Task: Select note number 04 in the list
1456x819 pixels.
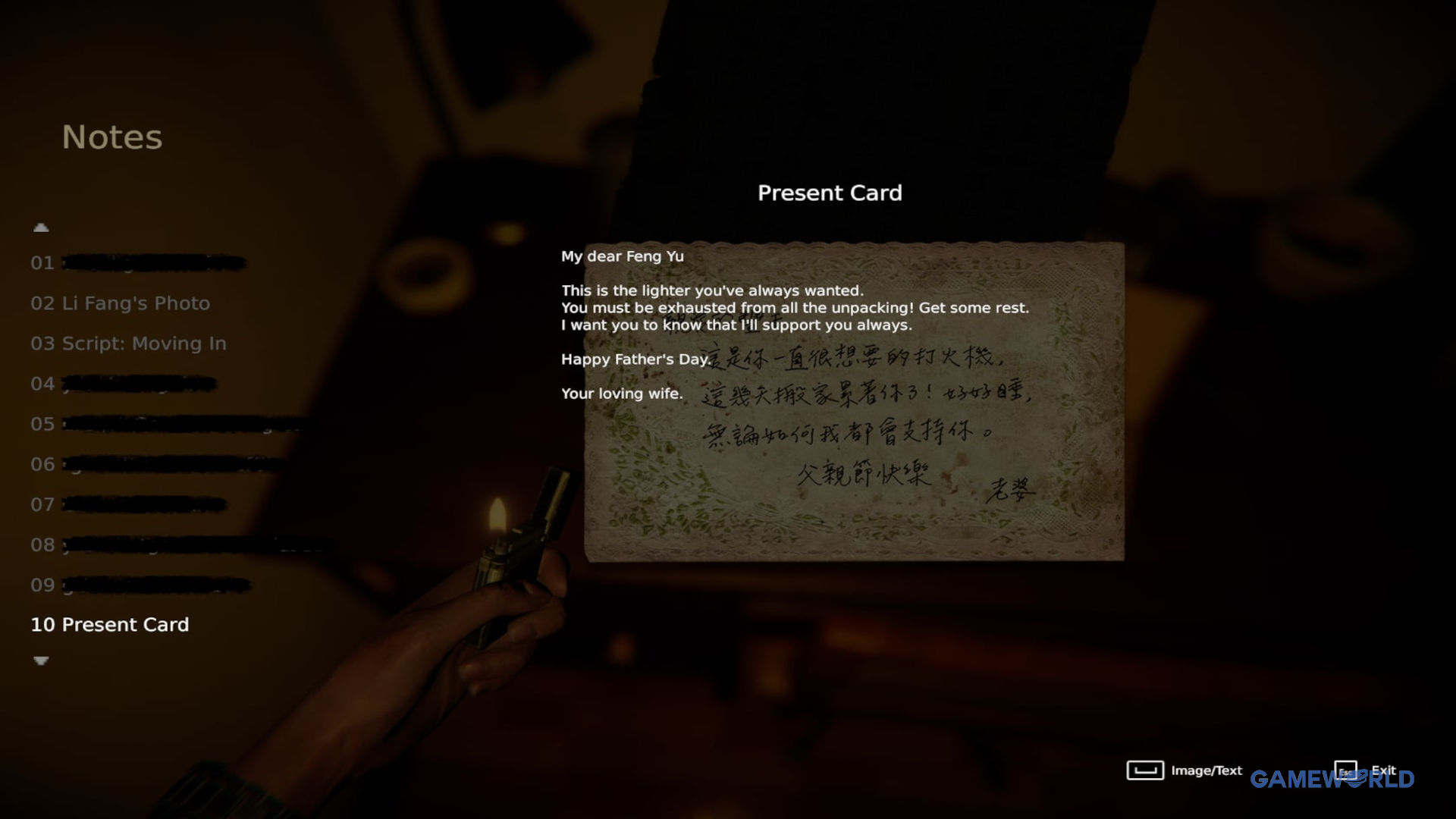Action: [x=123, y=384]
